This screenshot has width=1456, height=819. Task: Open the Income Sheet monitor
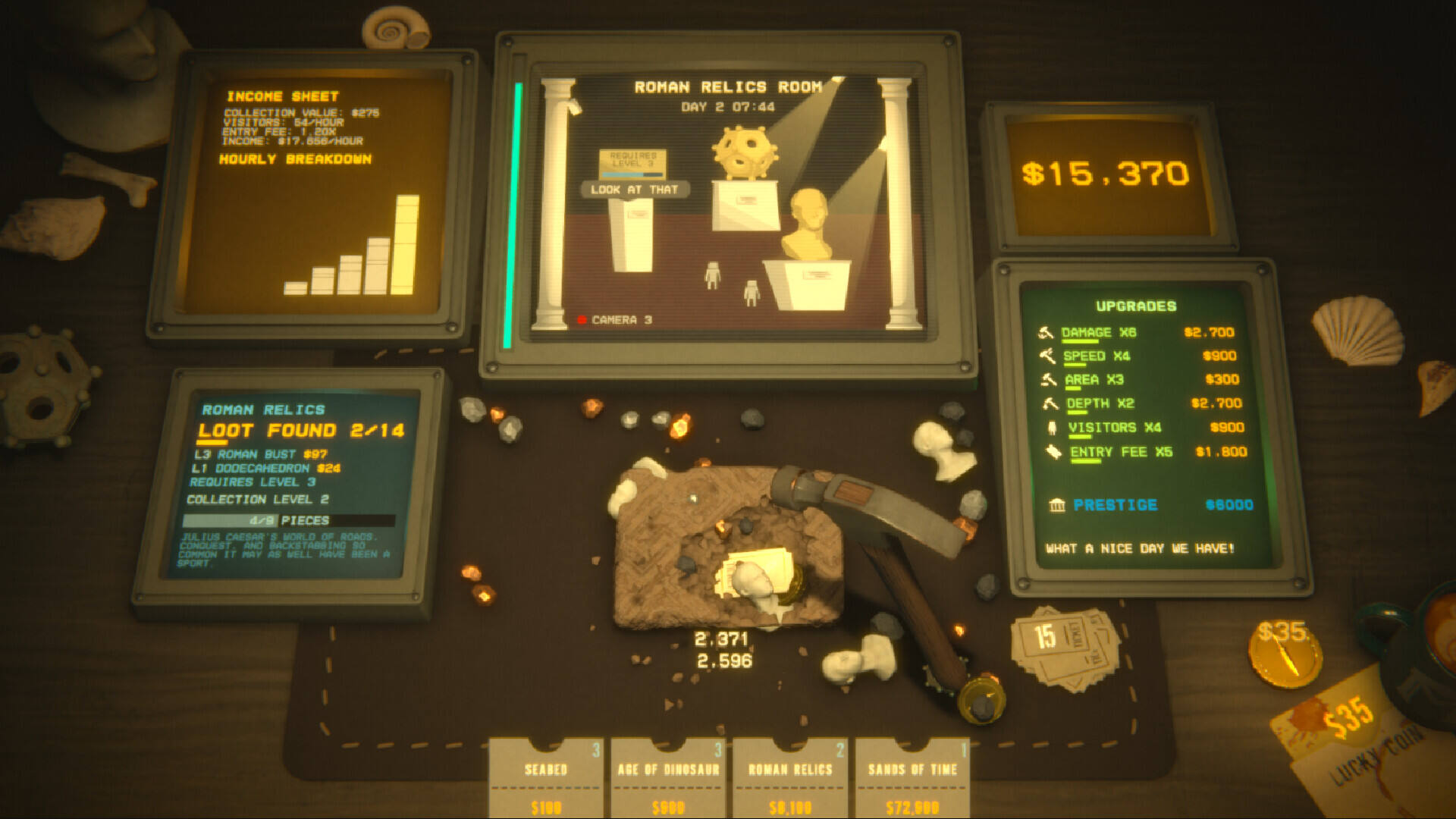coord(312,197)
